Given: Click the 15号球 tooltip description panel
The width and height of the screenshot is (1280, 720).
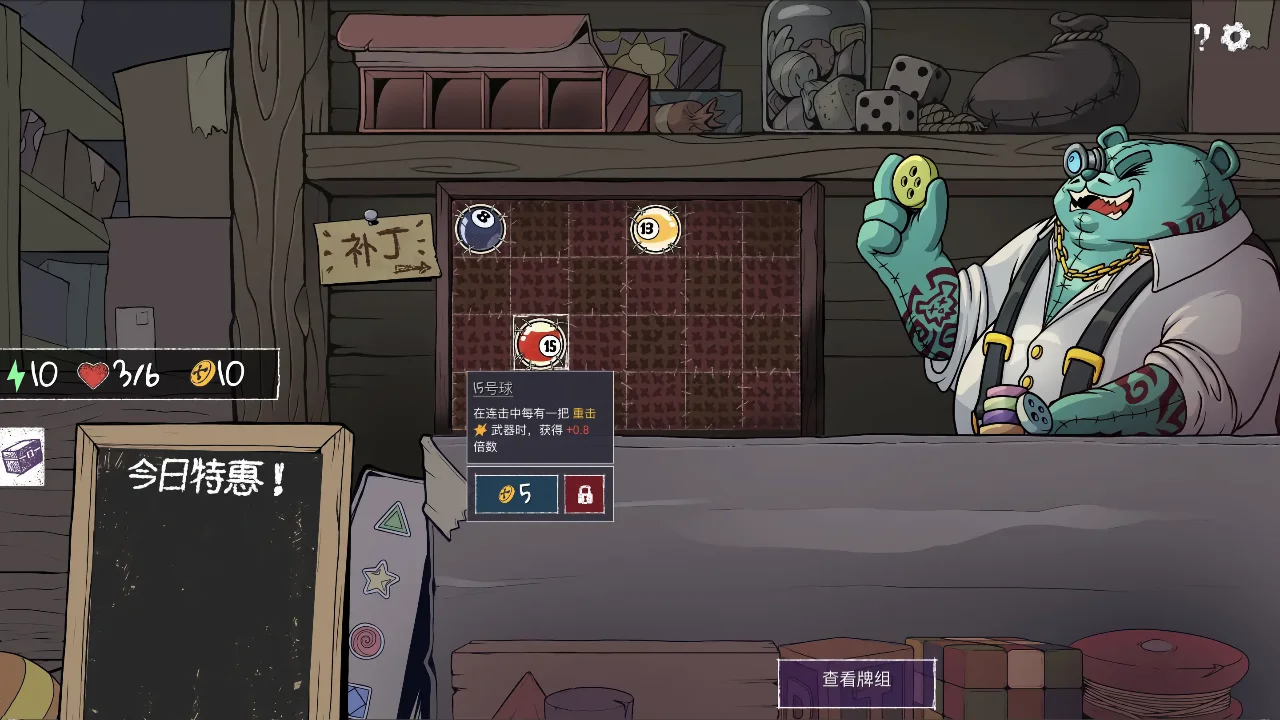Looking at the screenshot, I should (541, 415).
